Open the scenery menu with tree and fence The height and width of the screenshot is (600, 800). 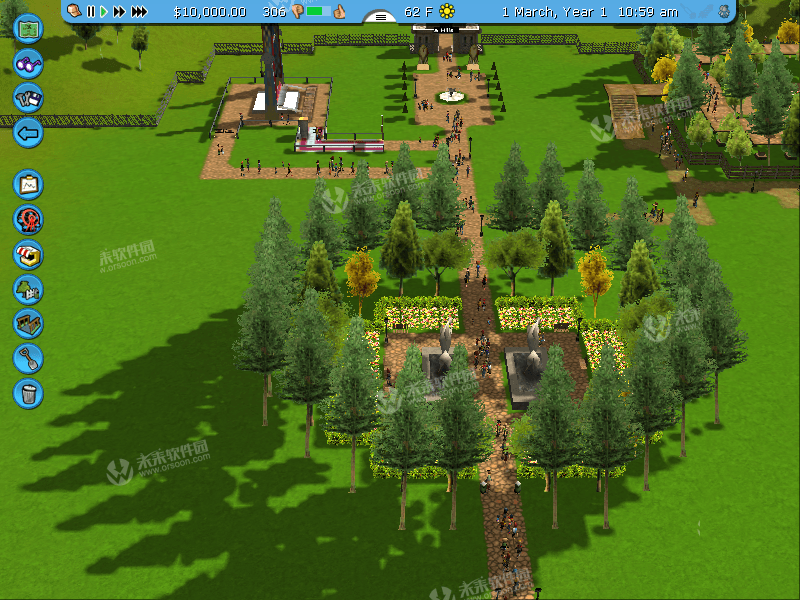tap(28, 289)
